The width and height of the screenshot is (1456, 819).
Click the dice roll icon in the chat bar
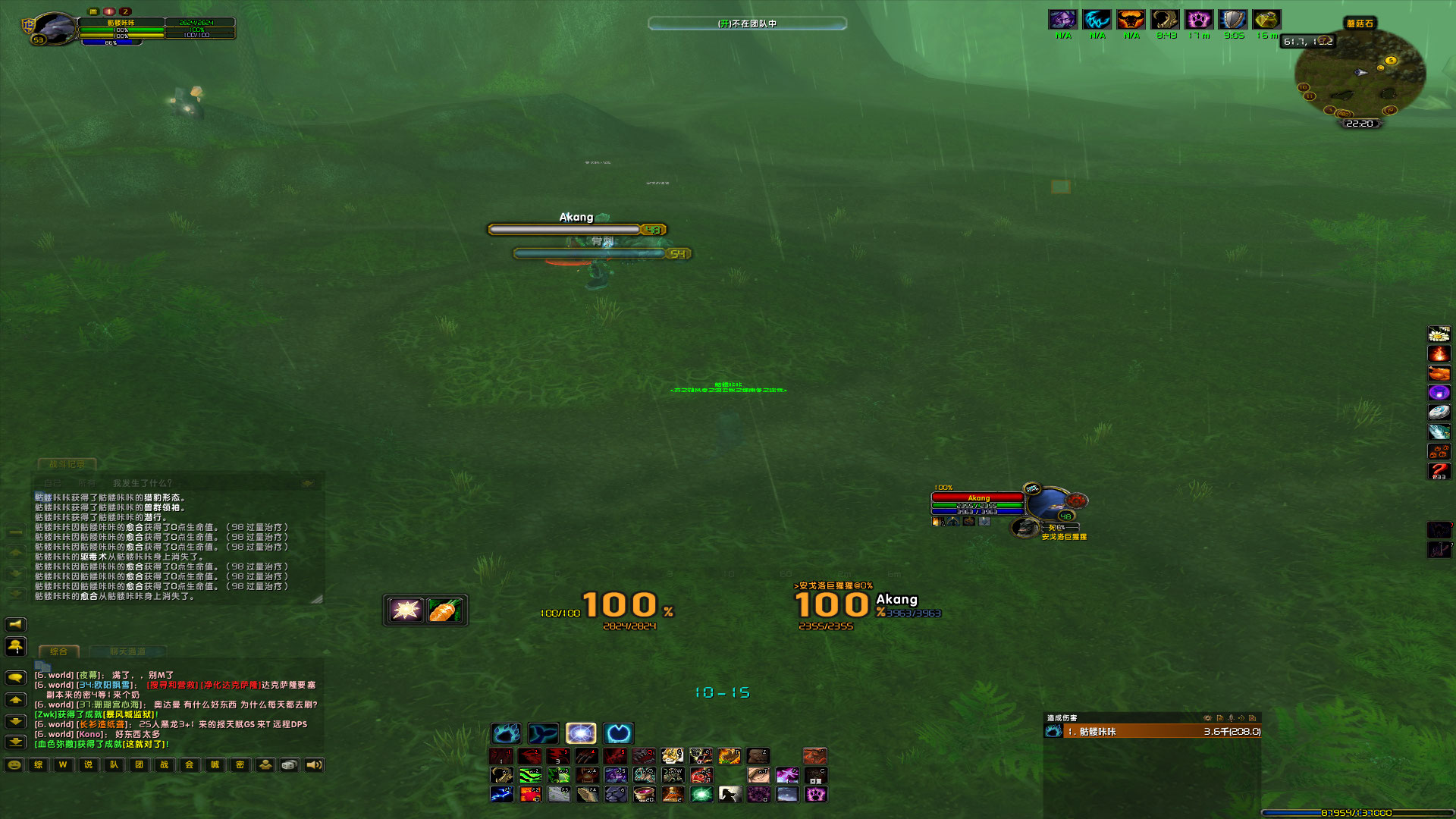click(x=288, y=765)
